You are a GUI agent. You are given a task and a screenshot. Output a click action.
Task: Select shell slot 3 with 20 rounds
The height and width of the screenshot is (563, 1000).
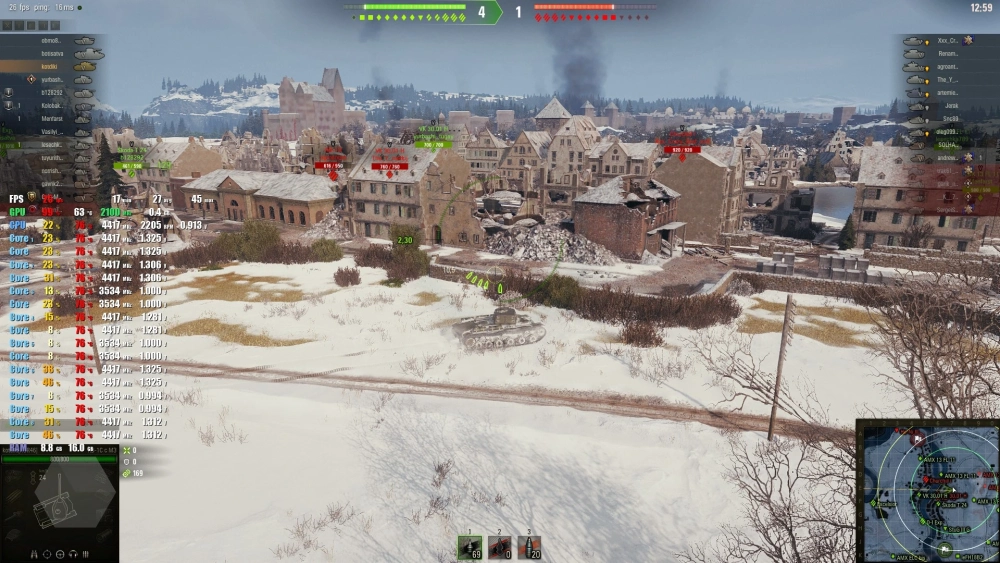529,547
